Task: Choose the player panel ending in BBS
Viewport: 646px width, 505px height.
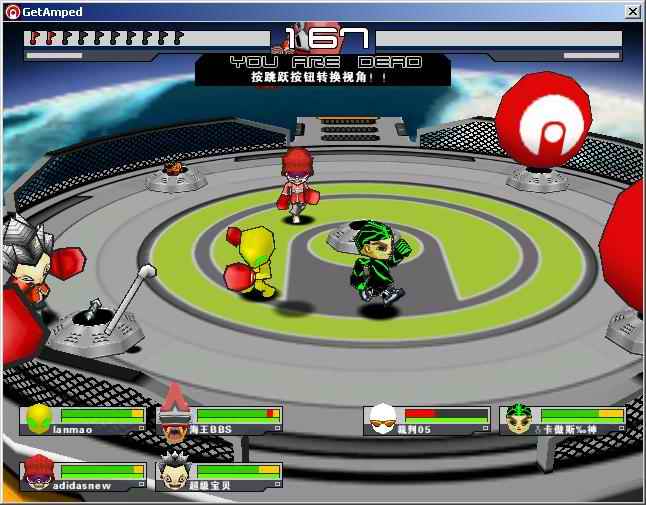Action: pyautogui.click(x=220, y=420)
